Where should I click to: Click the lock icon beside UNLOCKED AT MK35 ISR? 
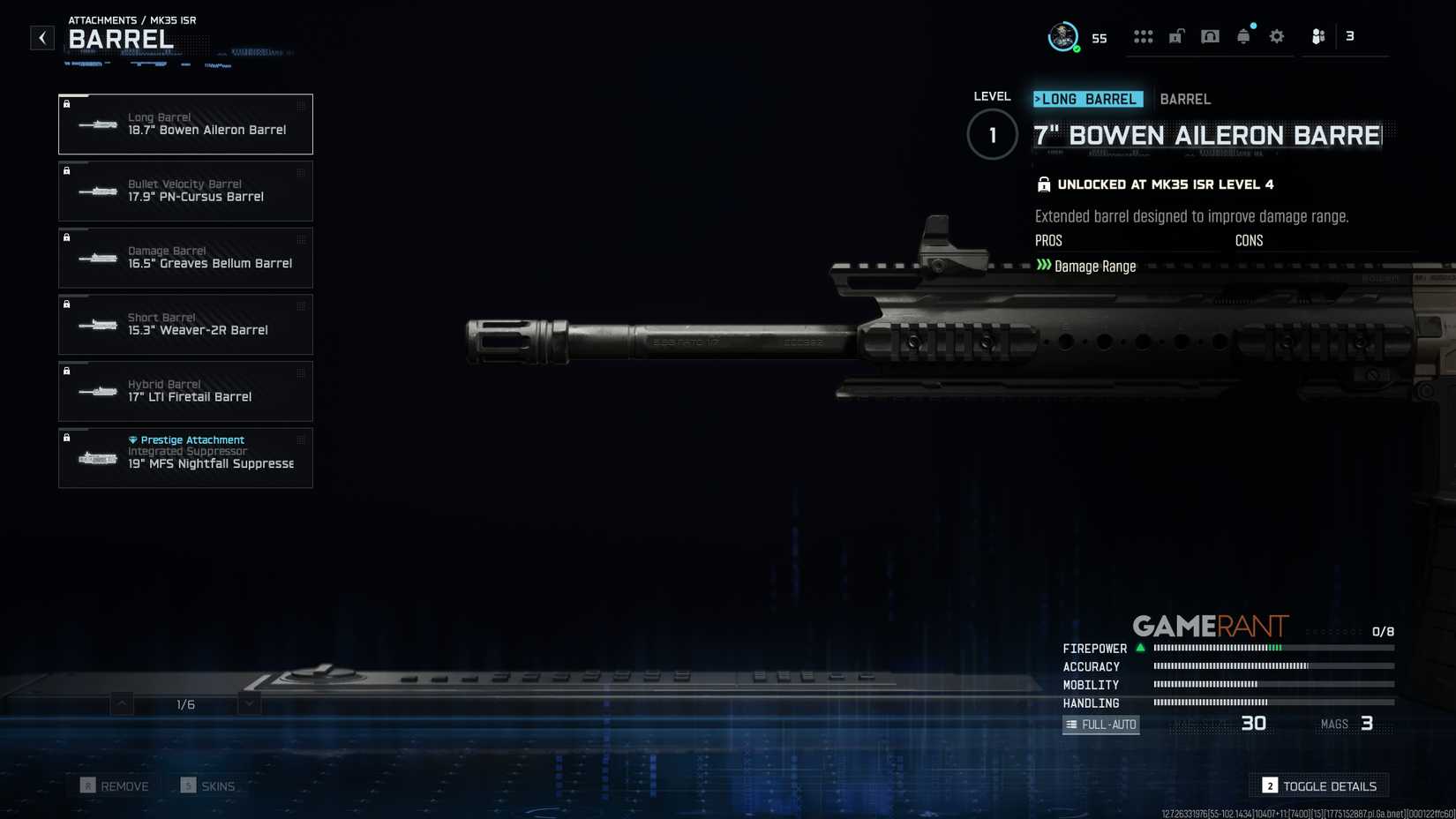coord(1044,184)
